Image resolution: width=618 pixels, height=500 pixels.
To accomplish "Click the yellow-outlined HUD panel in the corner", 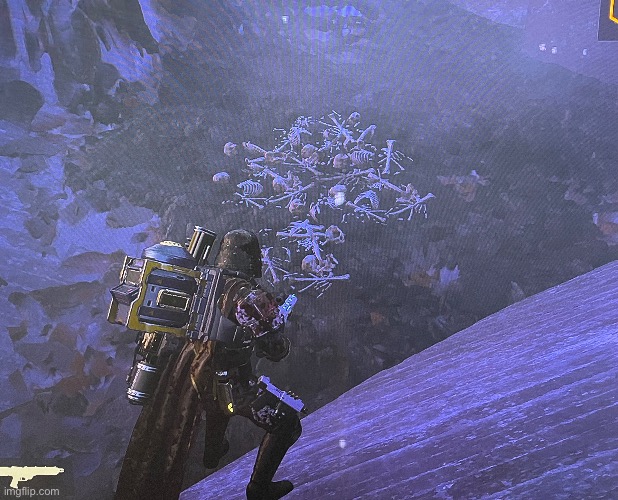I will click(x=608, y=18).
